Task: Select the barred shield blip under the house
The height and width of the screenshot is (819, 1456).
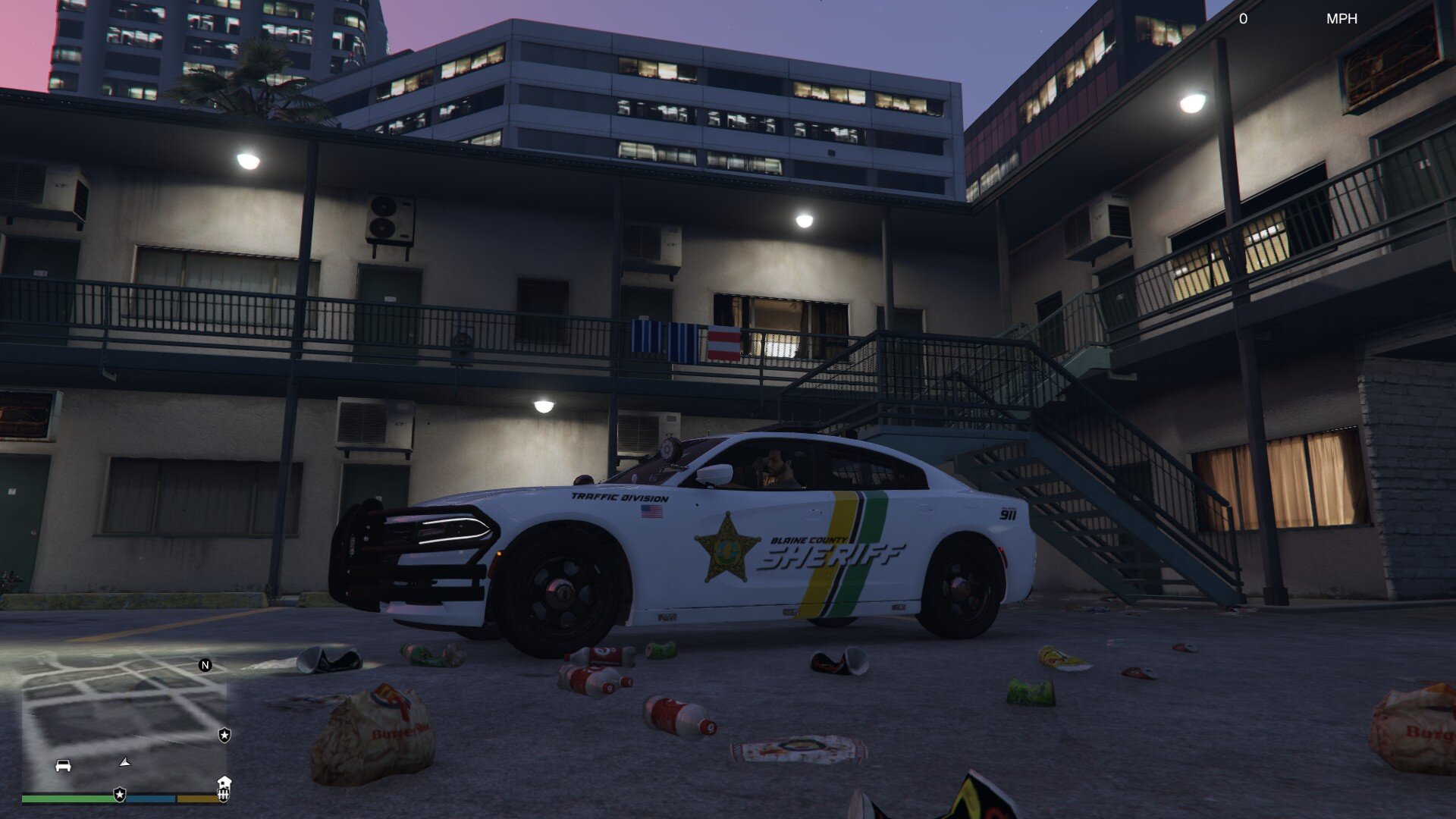Action: click(223, 795)
